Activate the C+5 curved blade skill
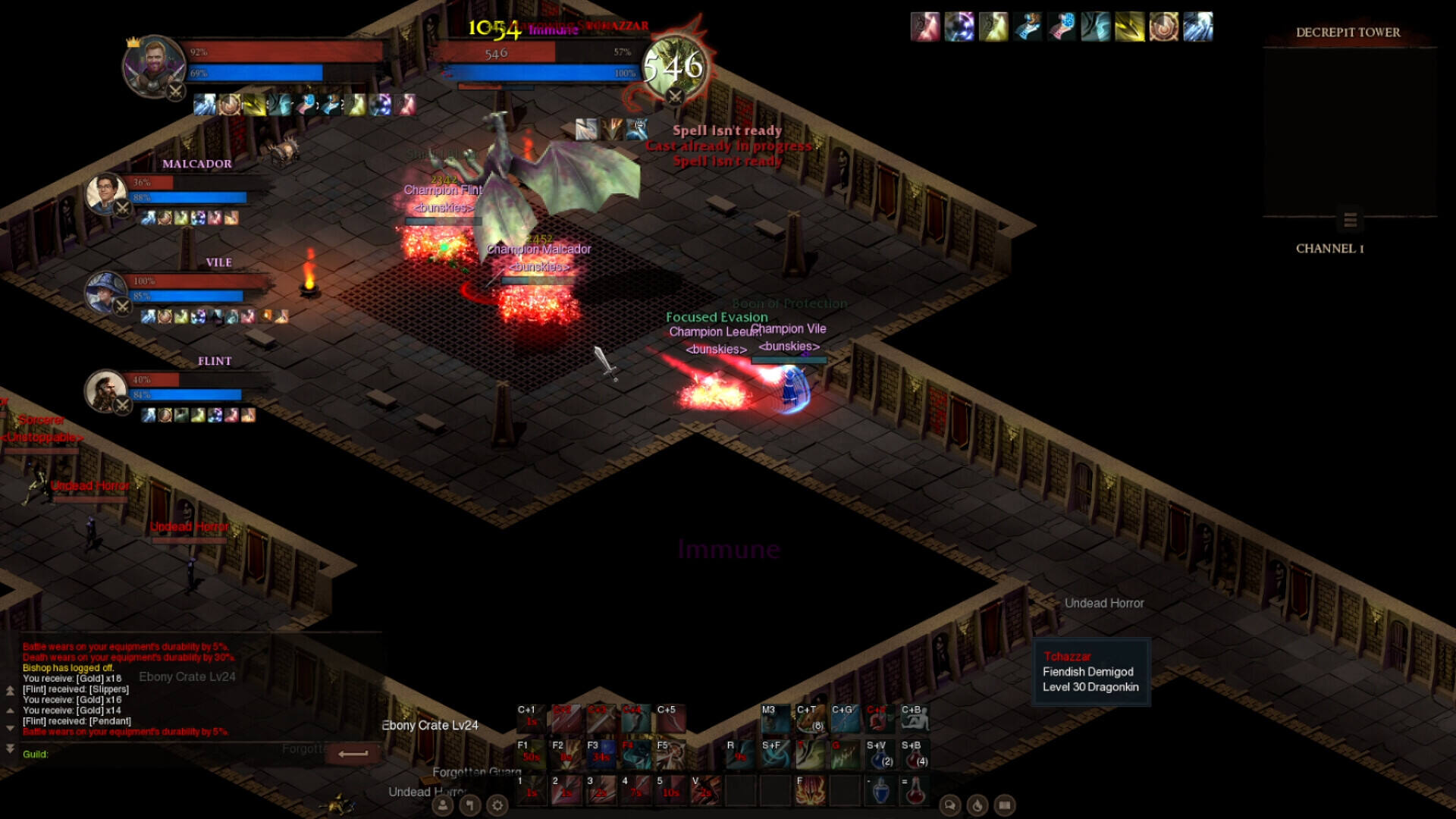This screenshot has height=819, width=1456. 670,719
